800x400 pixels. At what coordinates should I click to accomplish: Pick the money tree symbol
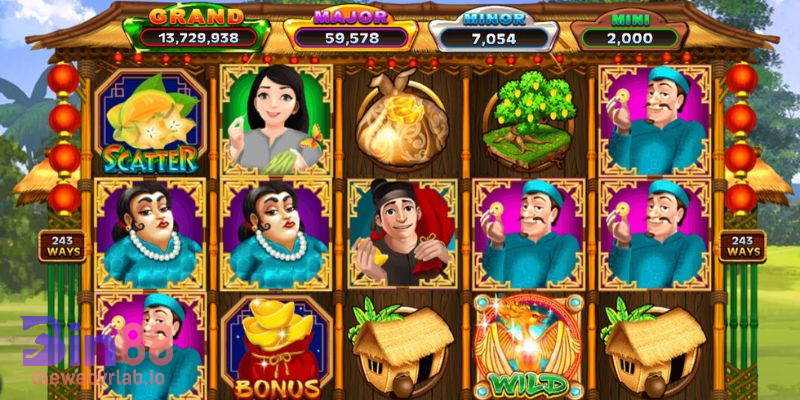[x=526, y=121]
